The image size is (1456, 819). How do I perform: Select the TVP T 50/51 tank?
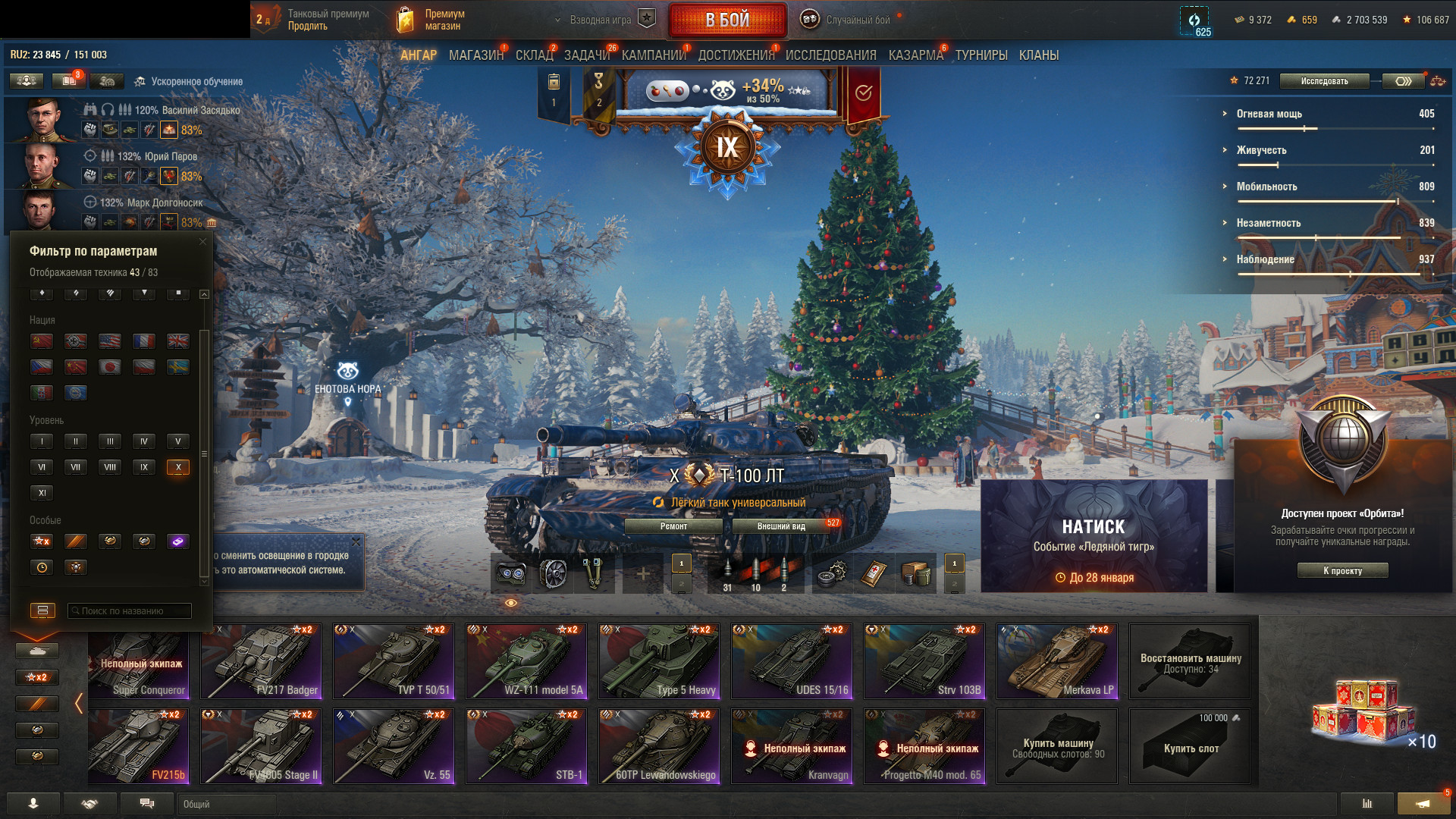click(394, 661)
